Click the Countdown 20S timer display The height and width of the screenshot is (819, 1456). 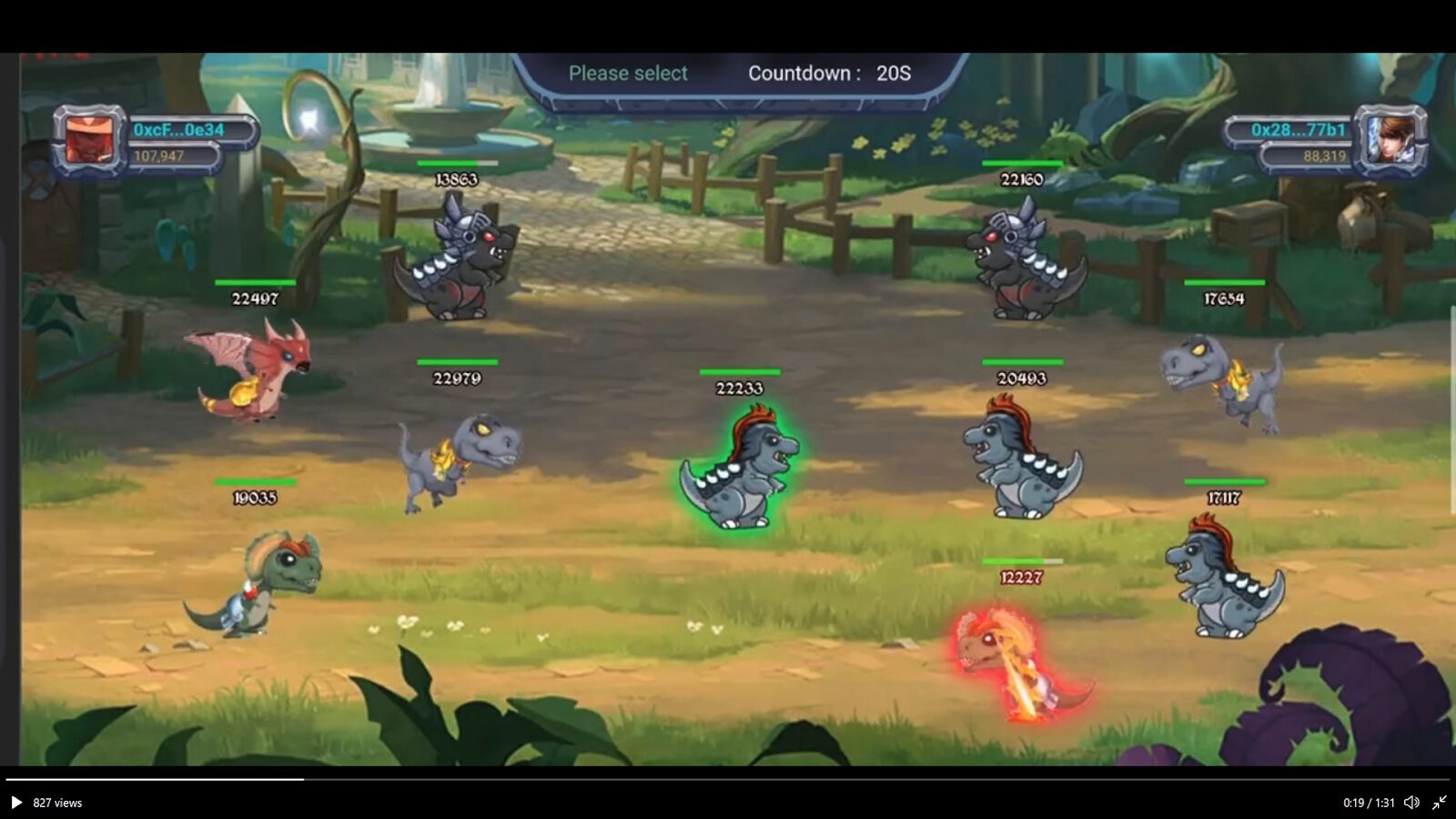[826, 74]
